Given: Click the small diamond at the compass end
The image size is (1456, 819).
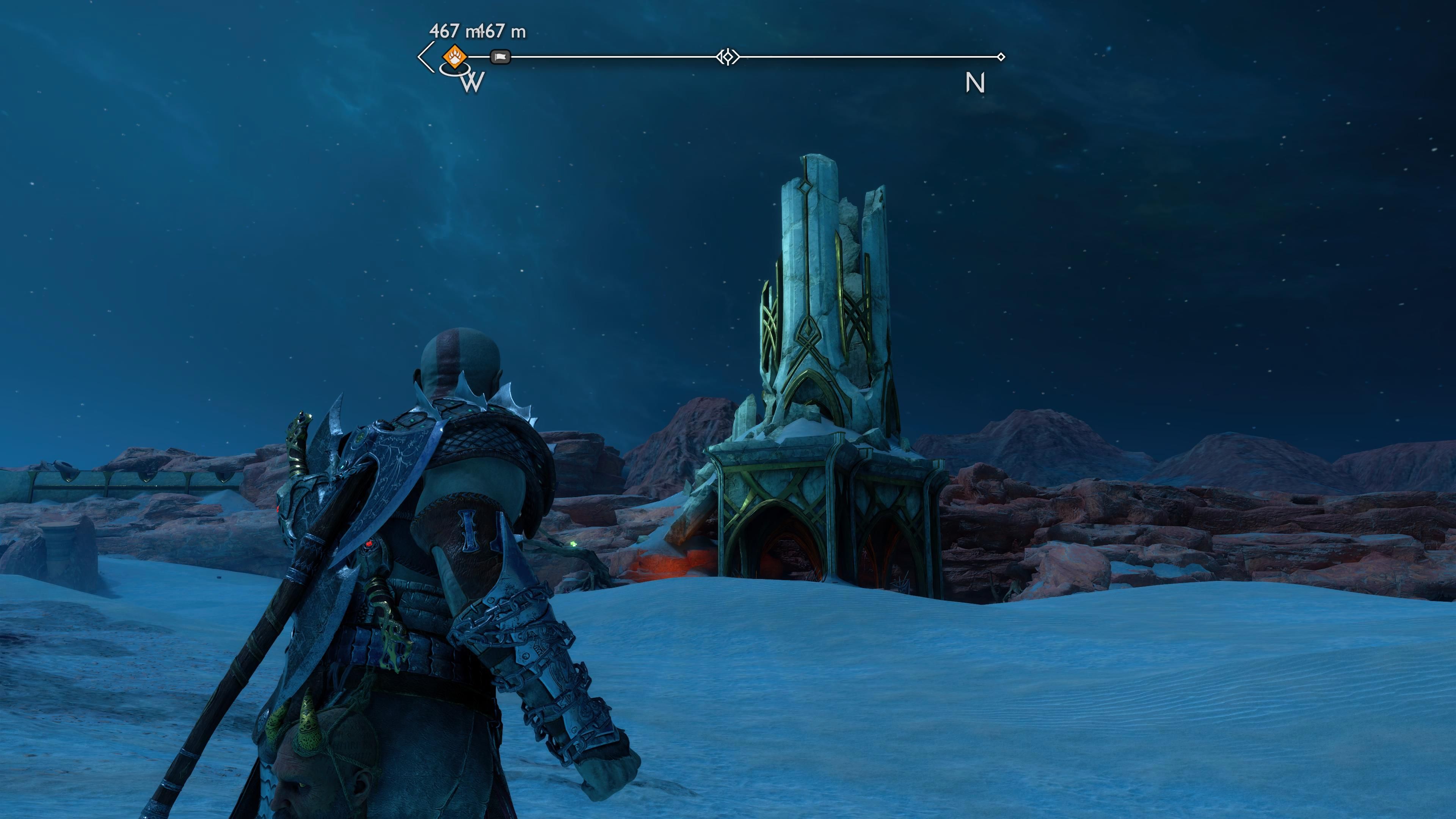Looking at the screenshot, I should click(x=1001, y=56).
